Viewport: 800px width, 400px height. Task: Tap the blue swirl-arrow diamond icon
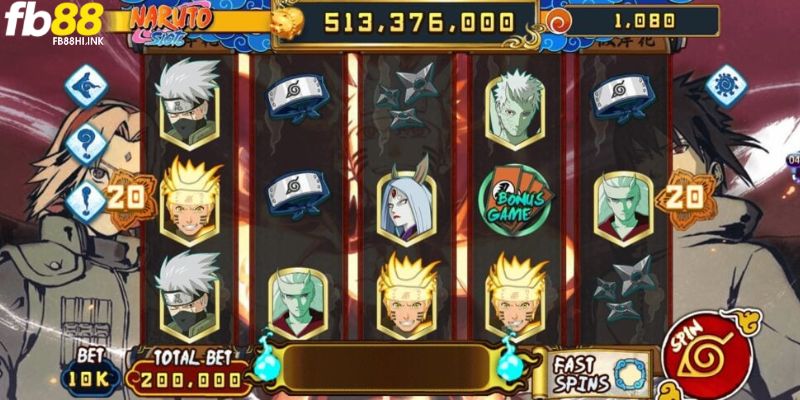(x=87, y=86)
